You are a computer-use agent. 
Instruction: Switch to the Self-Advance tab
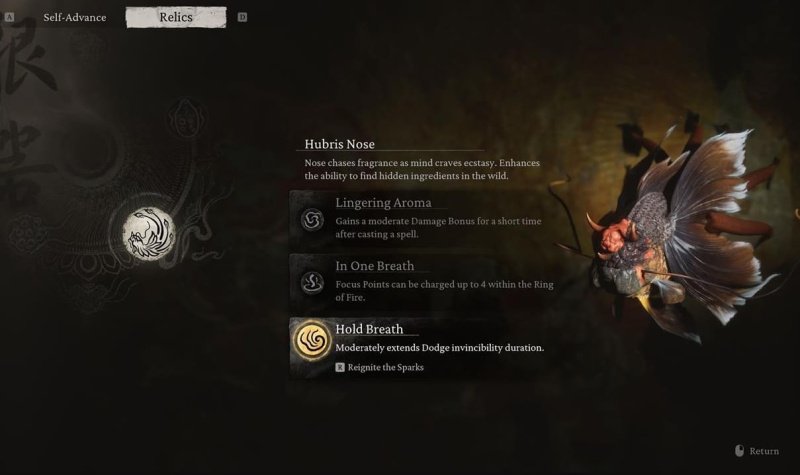point(75,17)
